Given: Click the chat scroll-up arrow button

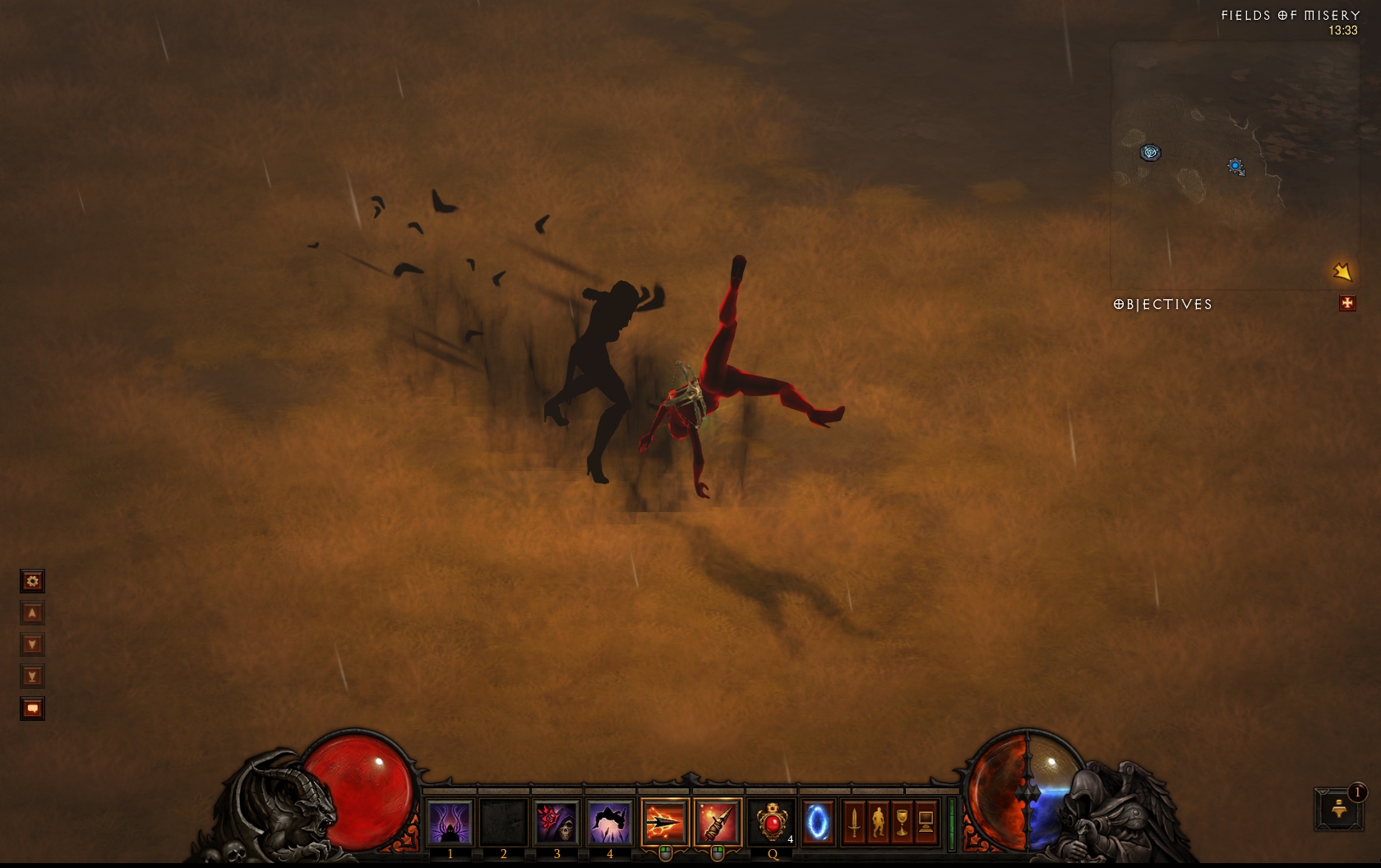Looking at the screenshot, I should pyautogui.click(x=32, y=613).
